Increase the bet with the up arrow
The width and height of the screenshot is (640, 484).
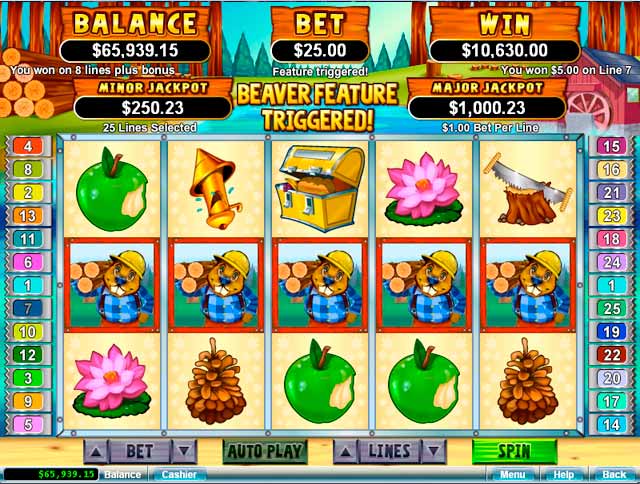pos(97,451)
